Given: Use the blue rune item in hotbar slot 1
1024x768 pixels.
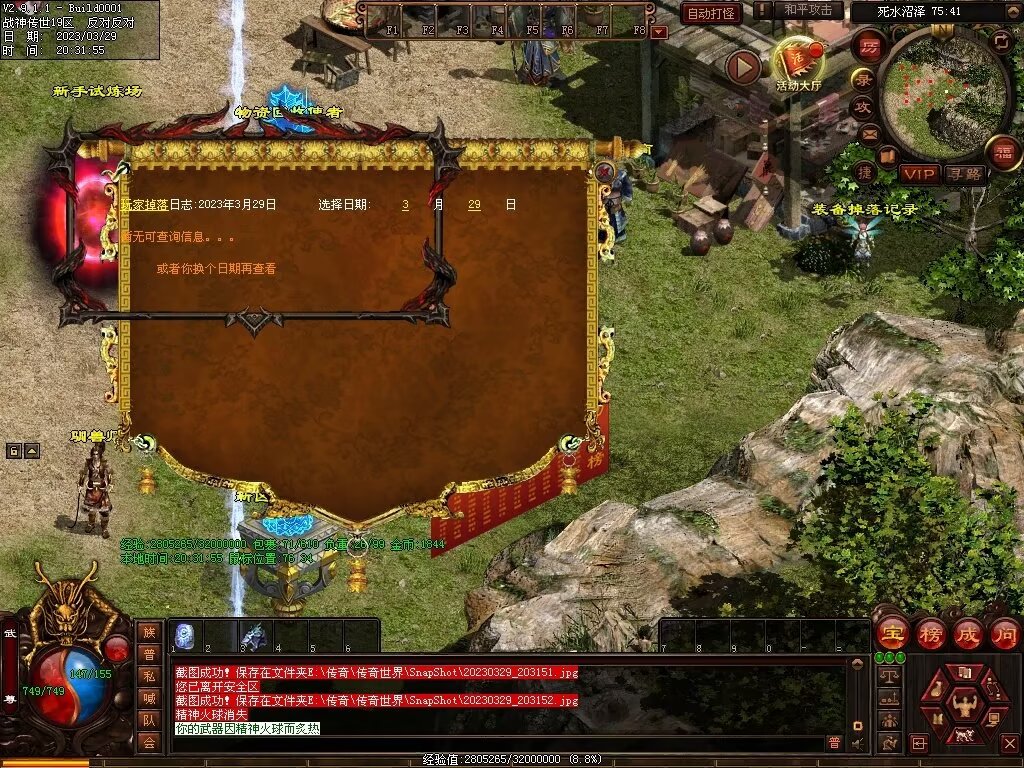Looking at the screenshot, I should 185,636.
